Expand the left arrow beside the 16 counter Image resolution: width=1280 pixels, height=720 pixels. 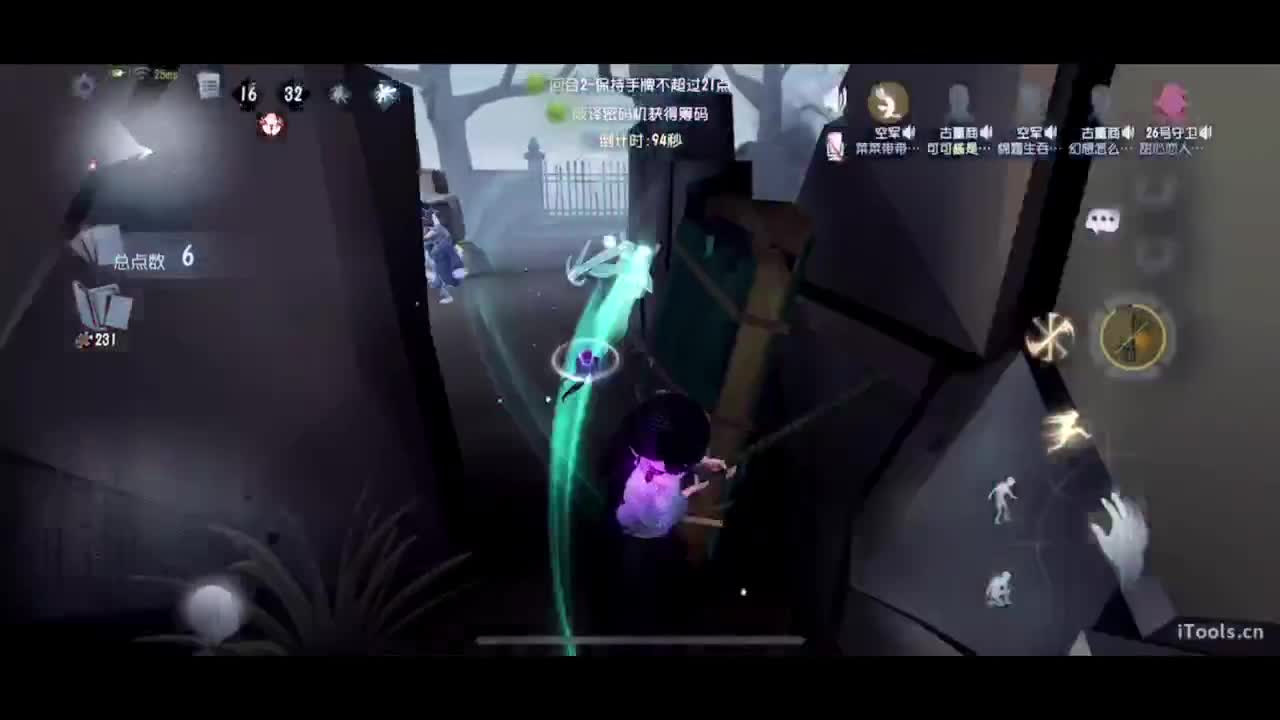point(235,93)
